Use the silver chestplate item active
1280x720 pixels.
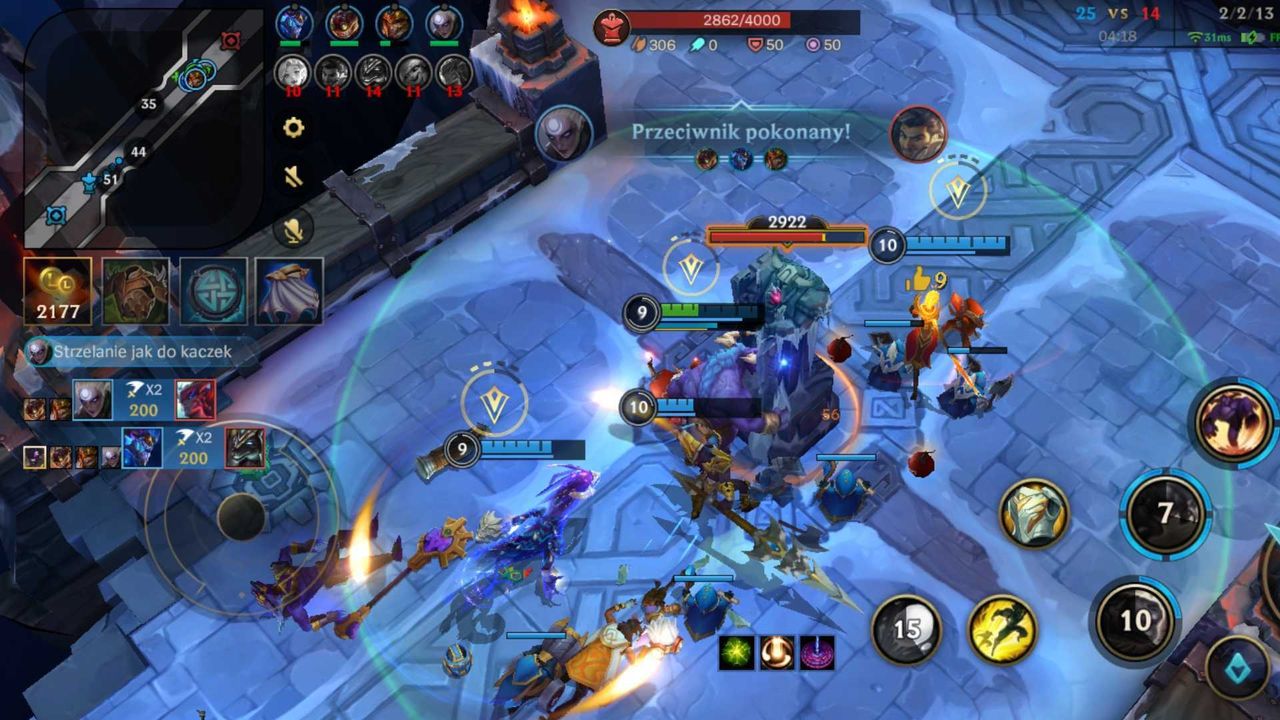pyautogui.click(x=1034, y=514)
